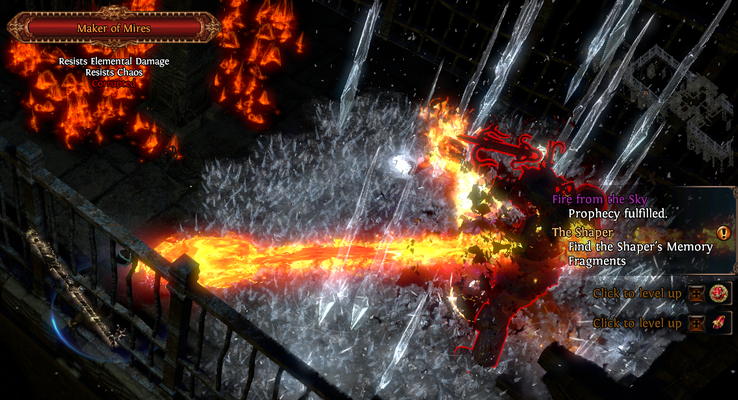Level up the red gauntlet gem skill

(x=696, y=323)
